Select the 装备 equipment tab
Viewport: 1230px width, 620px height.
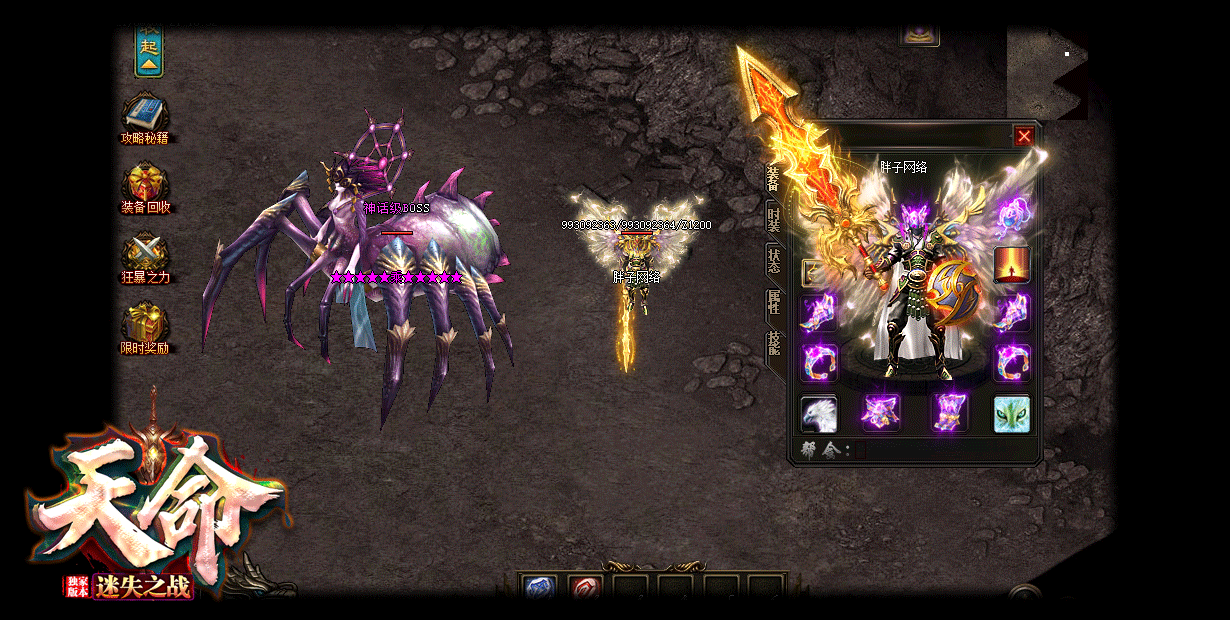pos(773,178)
